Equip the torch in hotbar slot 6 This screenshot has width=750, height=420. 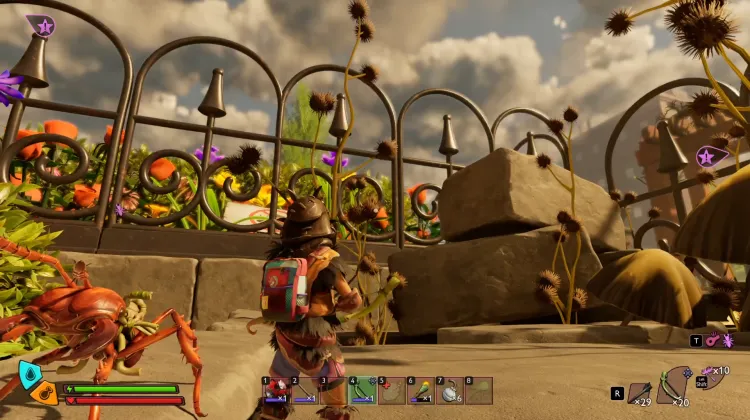coord(421,390)
